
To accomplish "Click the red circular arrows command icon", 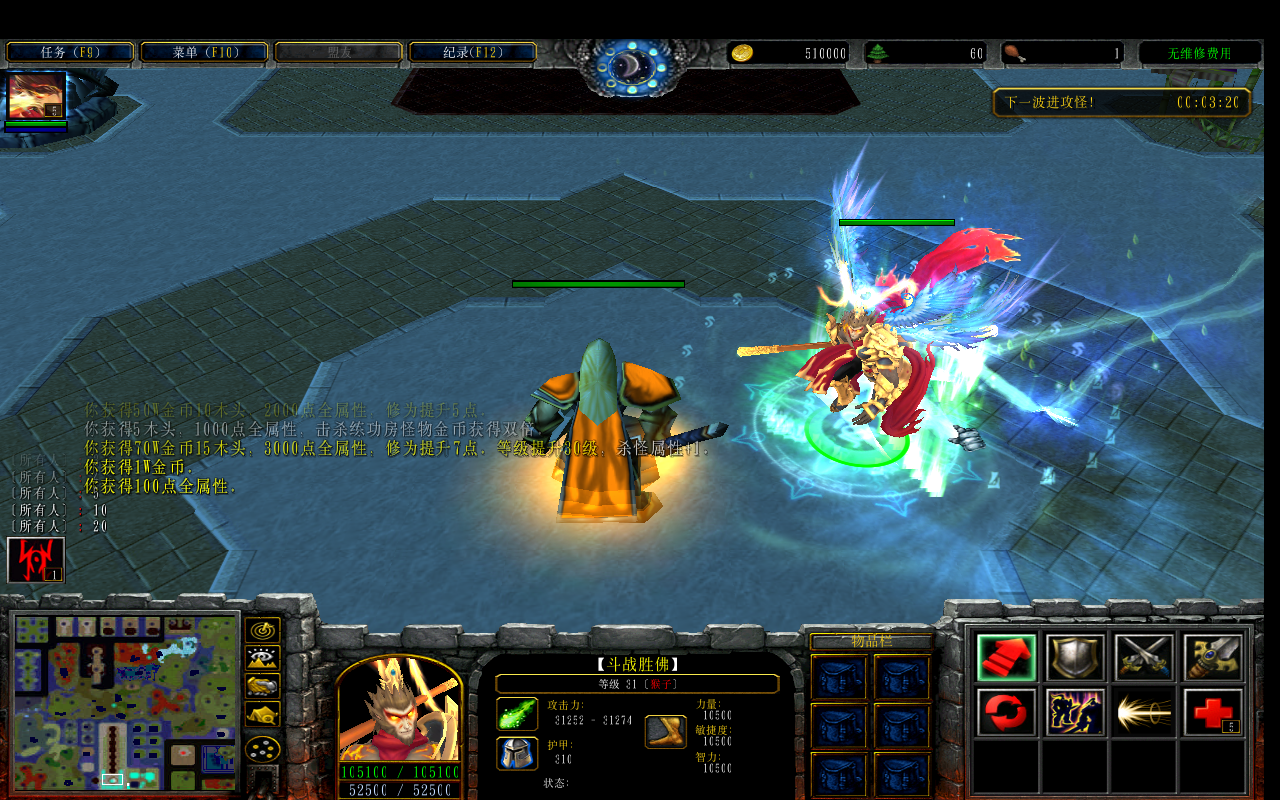I will (x=1006, y=713).
